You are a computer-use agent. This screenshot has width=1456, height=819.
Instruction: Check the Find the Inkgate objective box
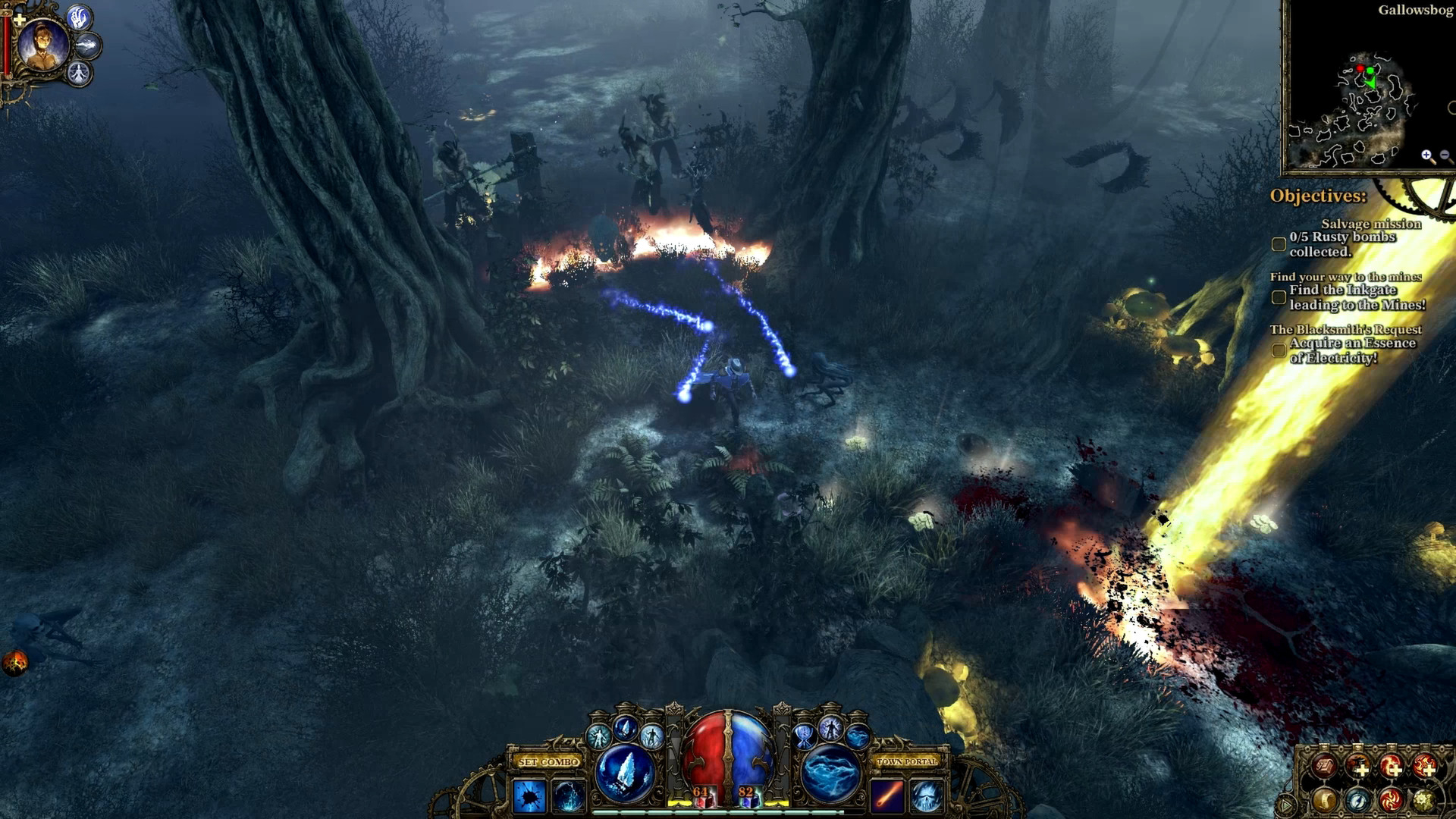1278,298
